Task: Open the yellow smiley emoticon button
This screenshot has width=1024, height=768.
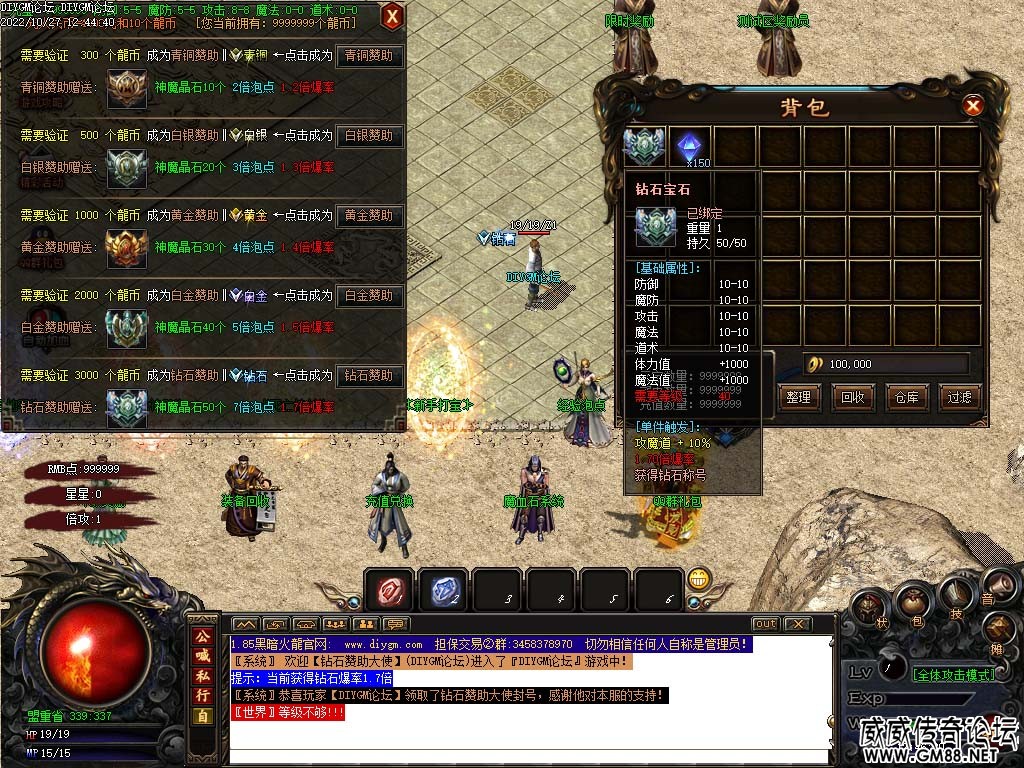Action: [x=699, y=579]
